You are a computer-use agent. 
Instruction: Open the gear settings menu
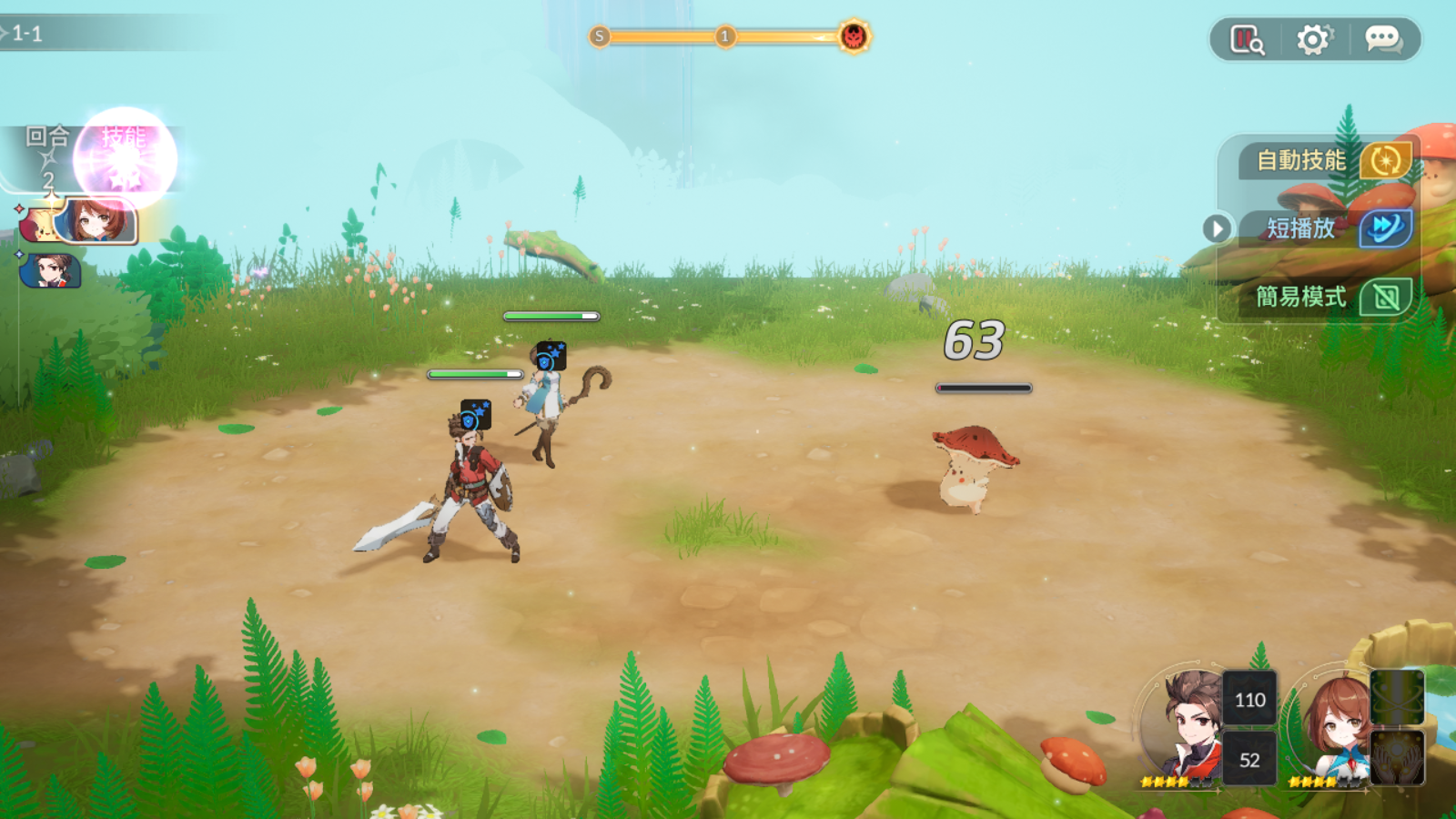[x=1313, y=40]
